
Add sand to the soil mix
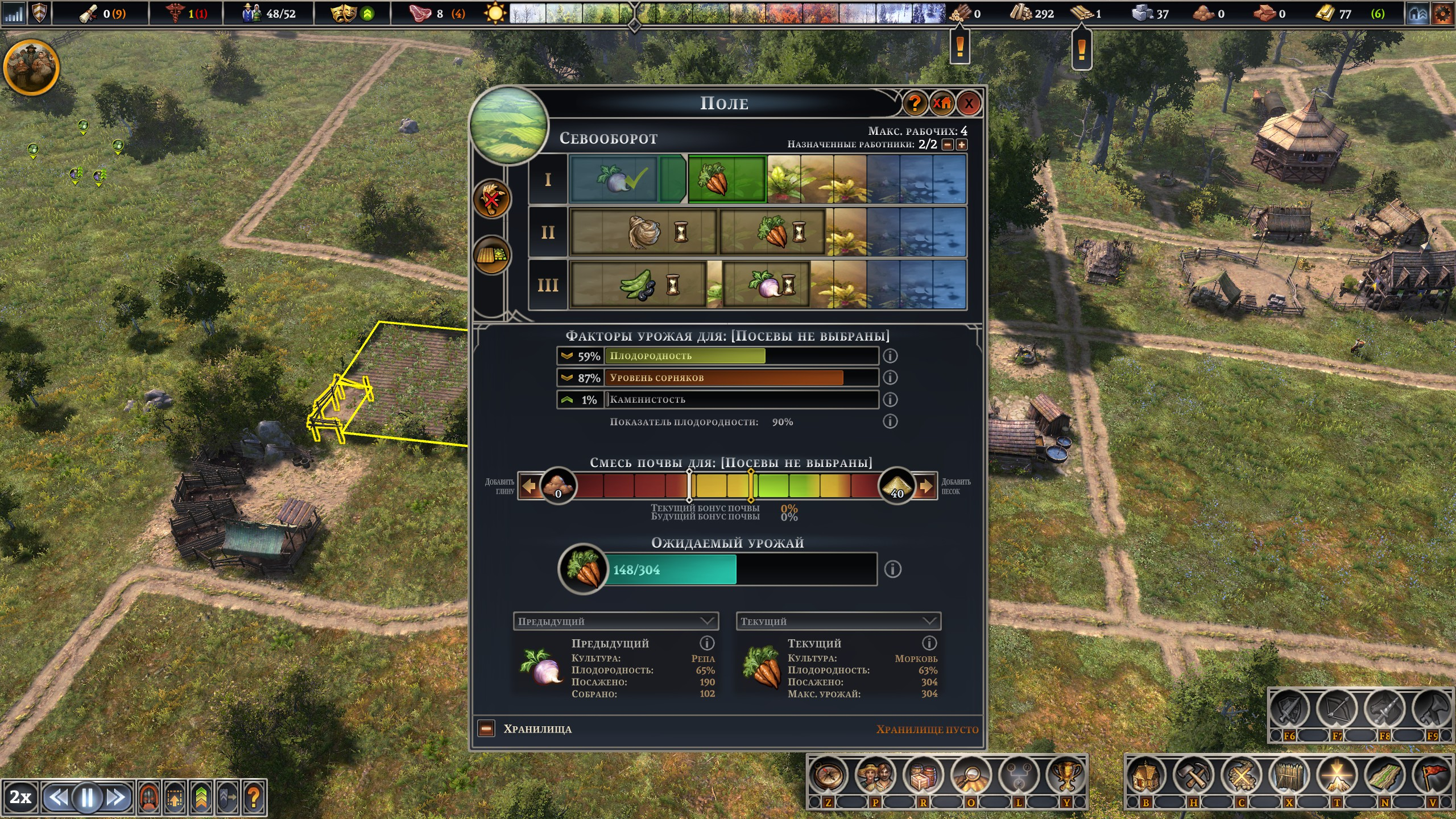click(926, 486)
